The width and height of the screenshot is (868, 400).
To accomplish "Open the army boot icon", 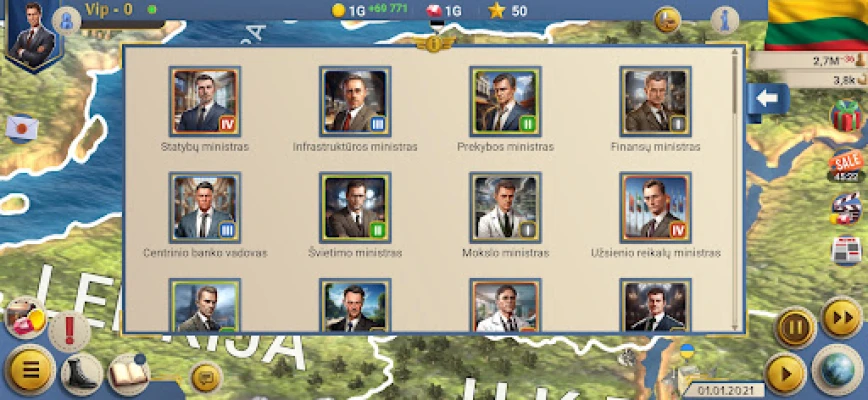I will point(81,373).
